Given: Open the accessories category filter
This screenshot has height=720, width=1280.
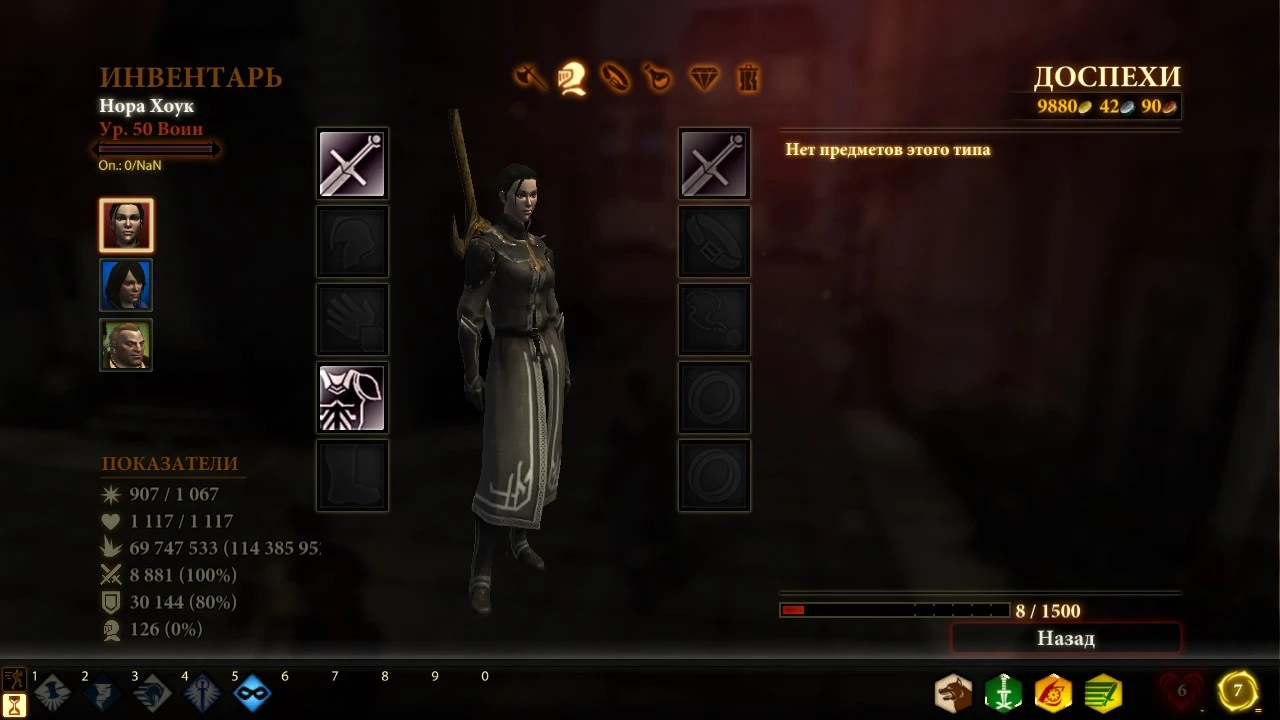Looking at the screenshot, I should pos(617,78).
